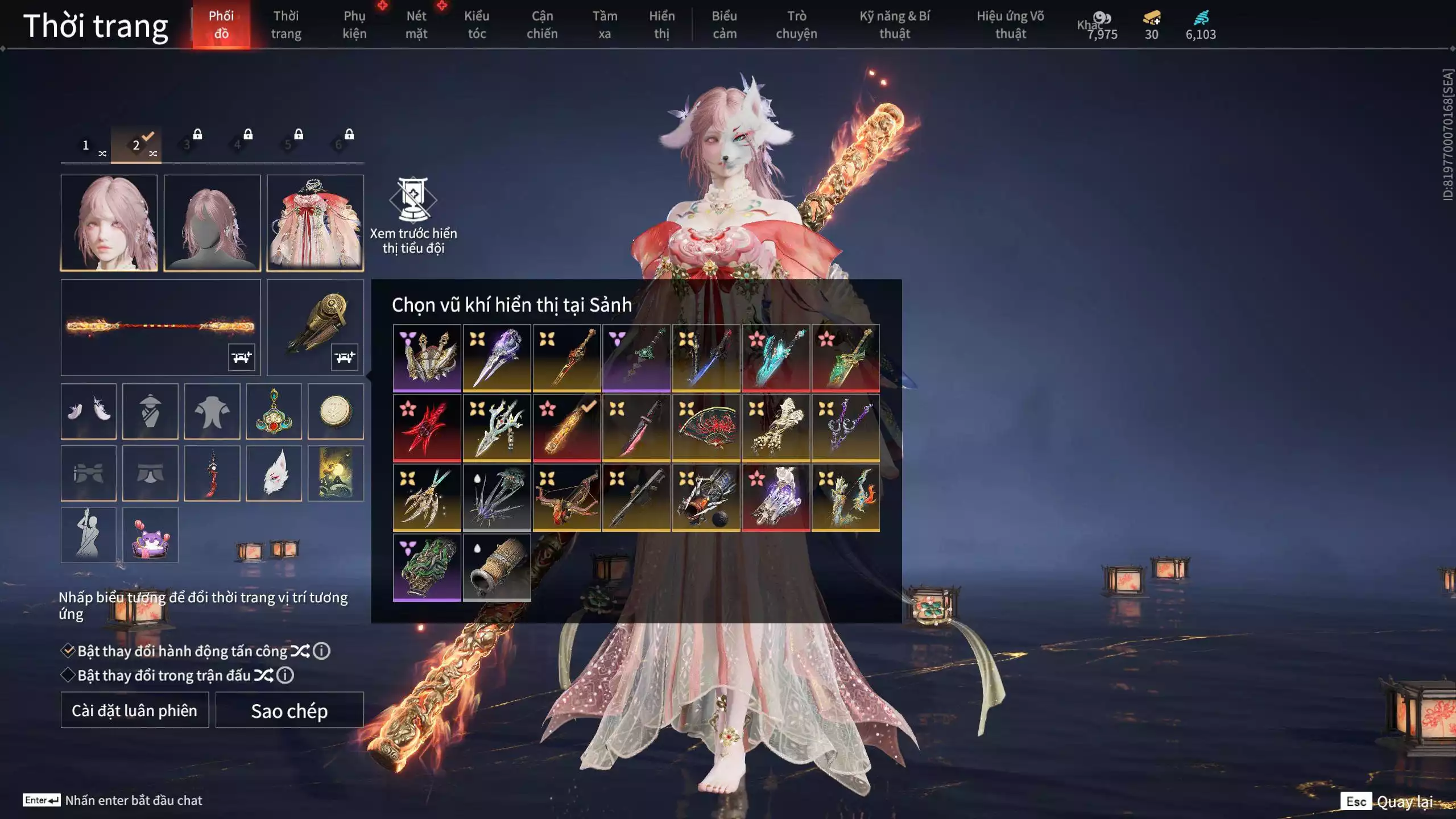Toggle Bật thay đổi hành động tấn công
The height and width of the screenshot is (819, 1456).
point(68,651)
